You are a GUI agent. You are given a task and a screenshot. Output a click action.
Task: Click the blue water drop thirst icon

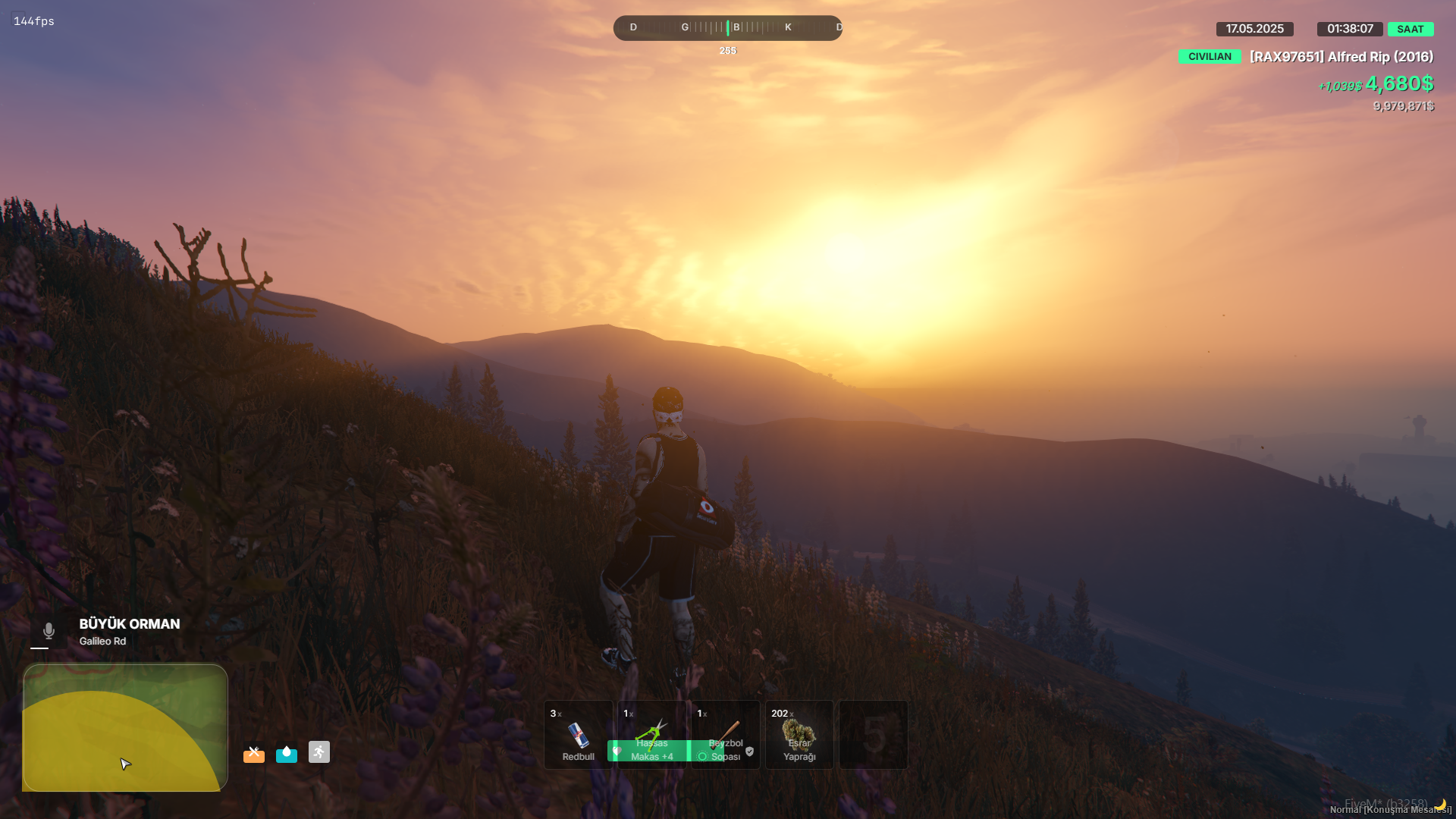(287, 753)
